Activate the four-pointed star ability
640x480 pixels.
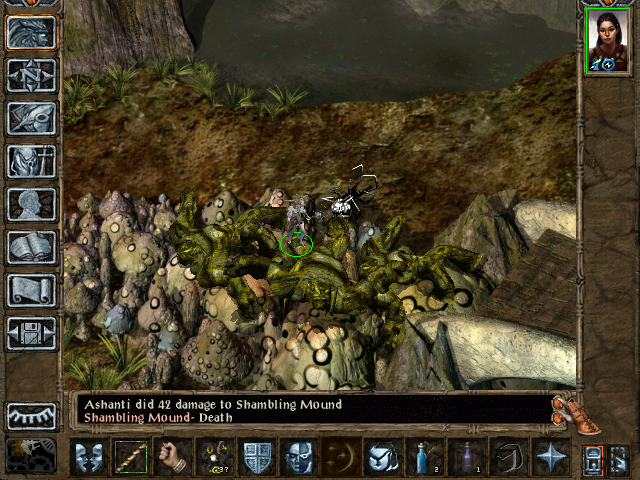coord(550,457)
